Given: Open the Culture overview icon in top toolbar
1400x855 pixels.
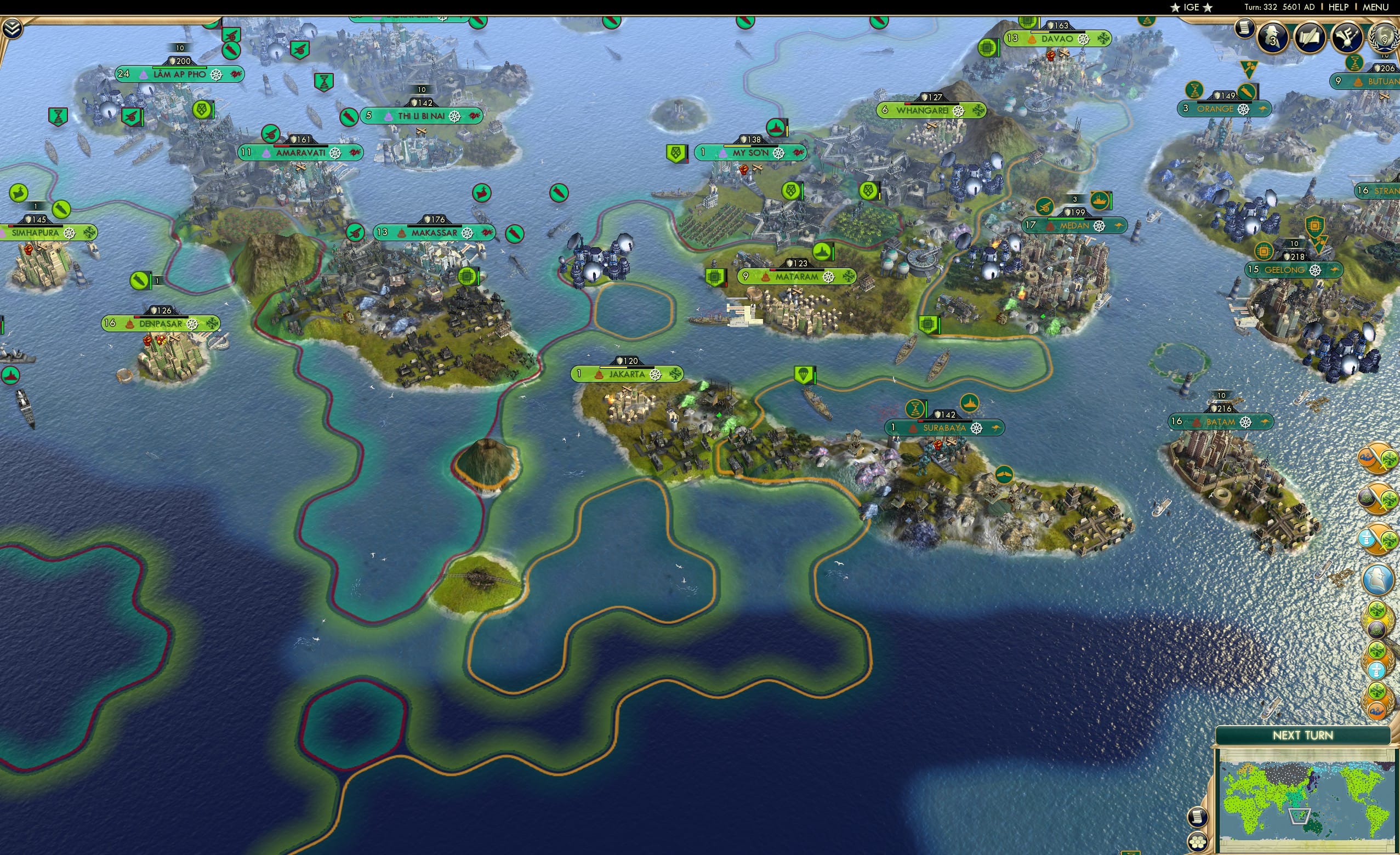Looking at the screenshot, I should tap(1346, 38).
